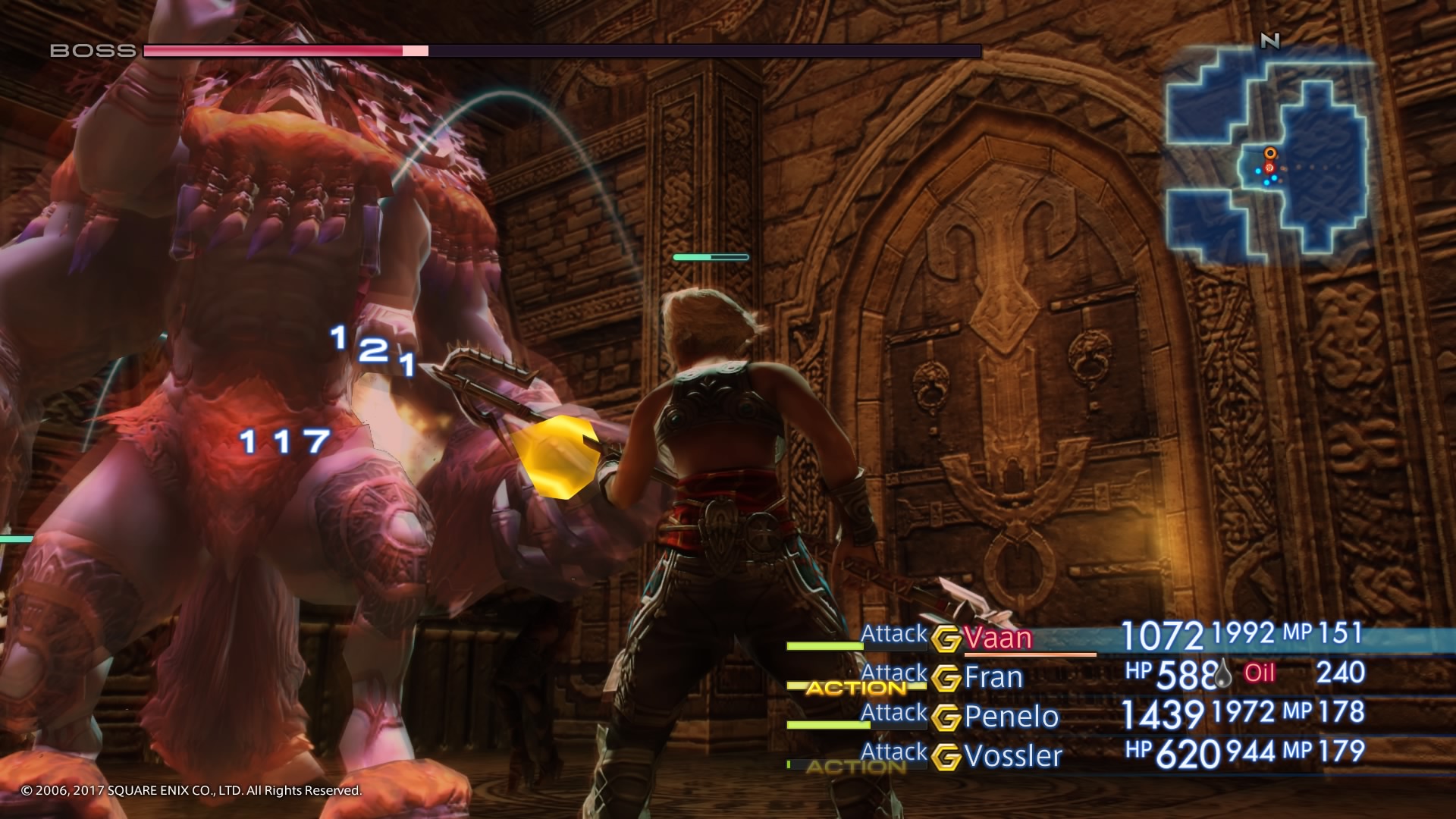Select Vaan's Attack command
The height and width of the screenshot is (819, 1456).
point(894,634)
